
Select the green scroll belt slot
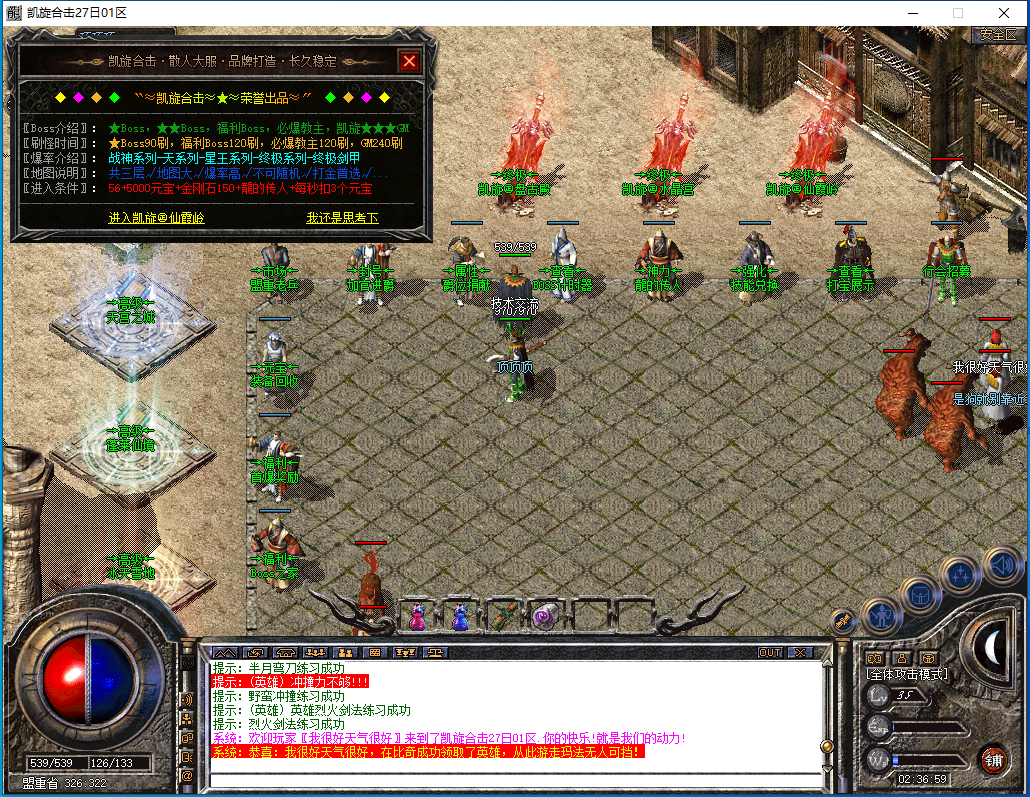click(x=502, y=616)
